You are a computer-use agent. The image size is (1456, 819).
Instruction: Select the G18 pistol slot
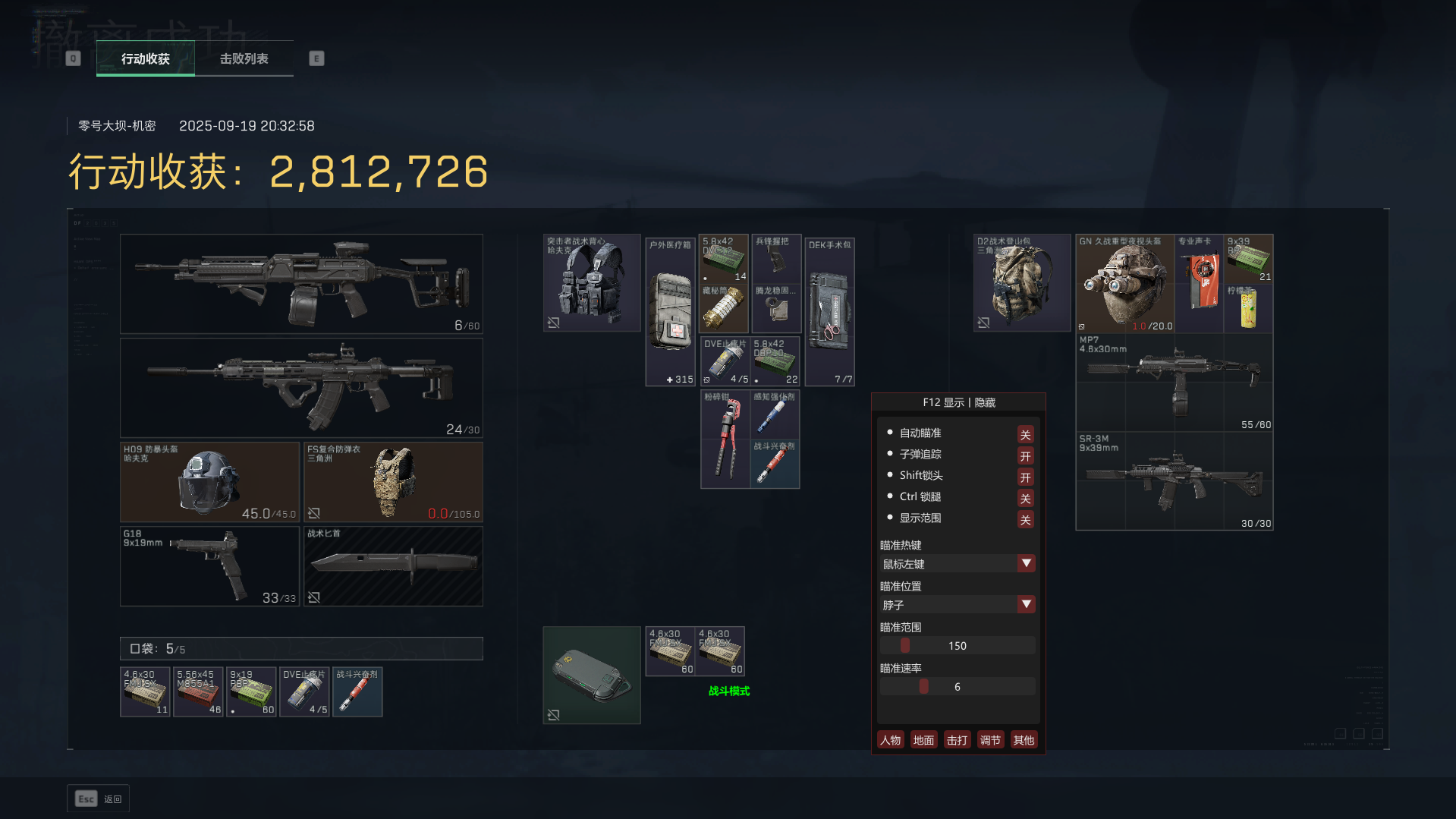tap(209, 566)
